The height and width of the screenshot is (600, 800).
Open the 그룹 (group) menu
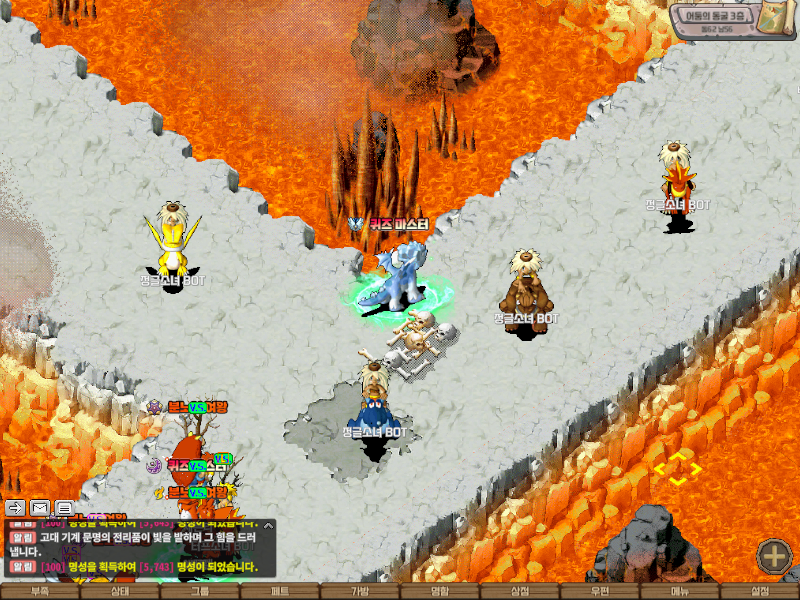click(x=200, y=592)
